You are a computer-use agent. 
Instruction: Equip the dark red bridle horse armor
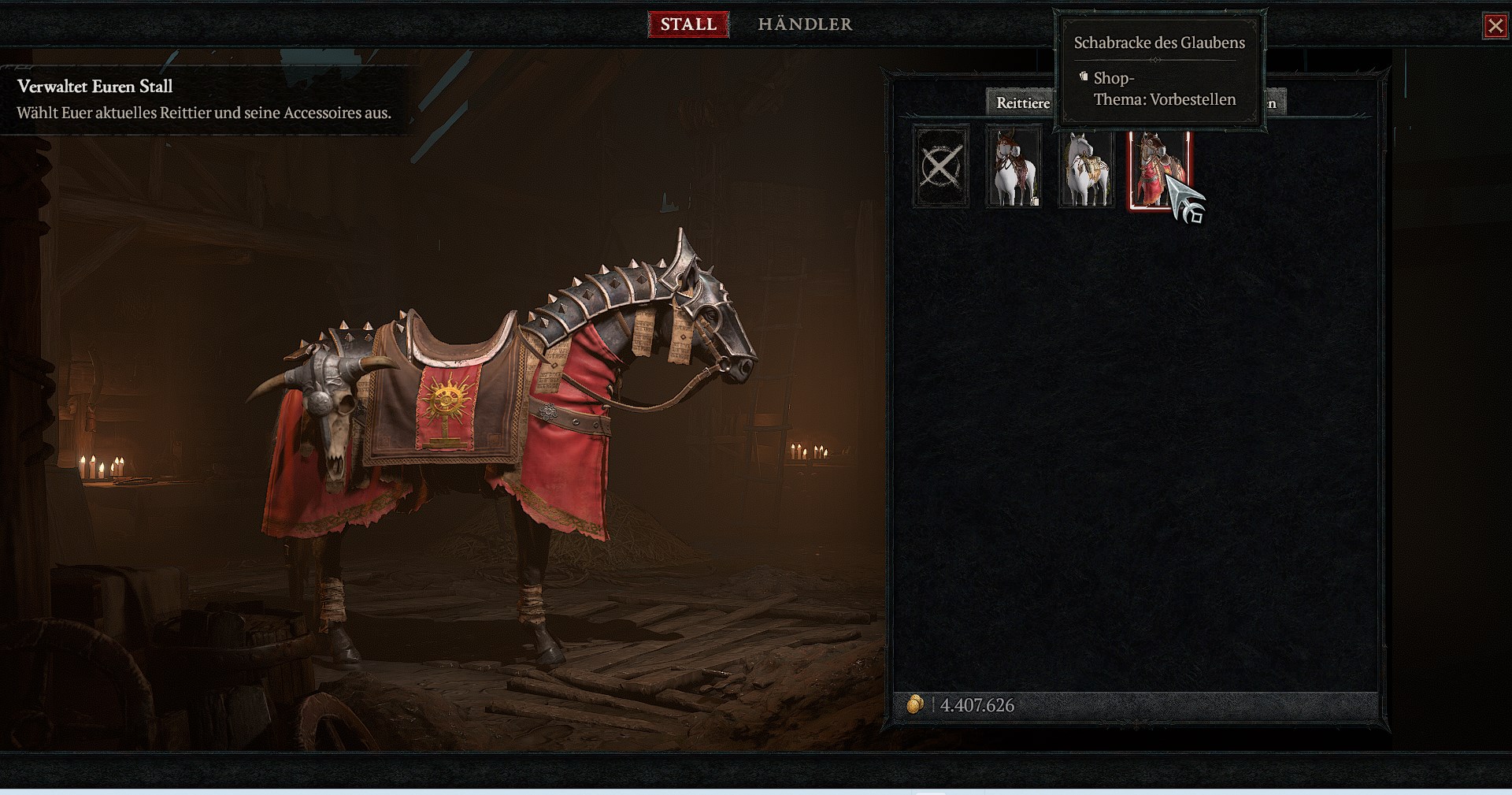[x=1014, y=169]
